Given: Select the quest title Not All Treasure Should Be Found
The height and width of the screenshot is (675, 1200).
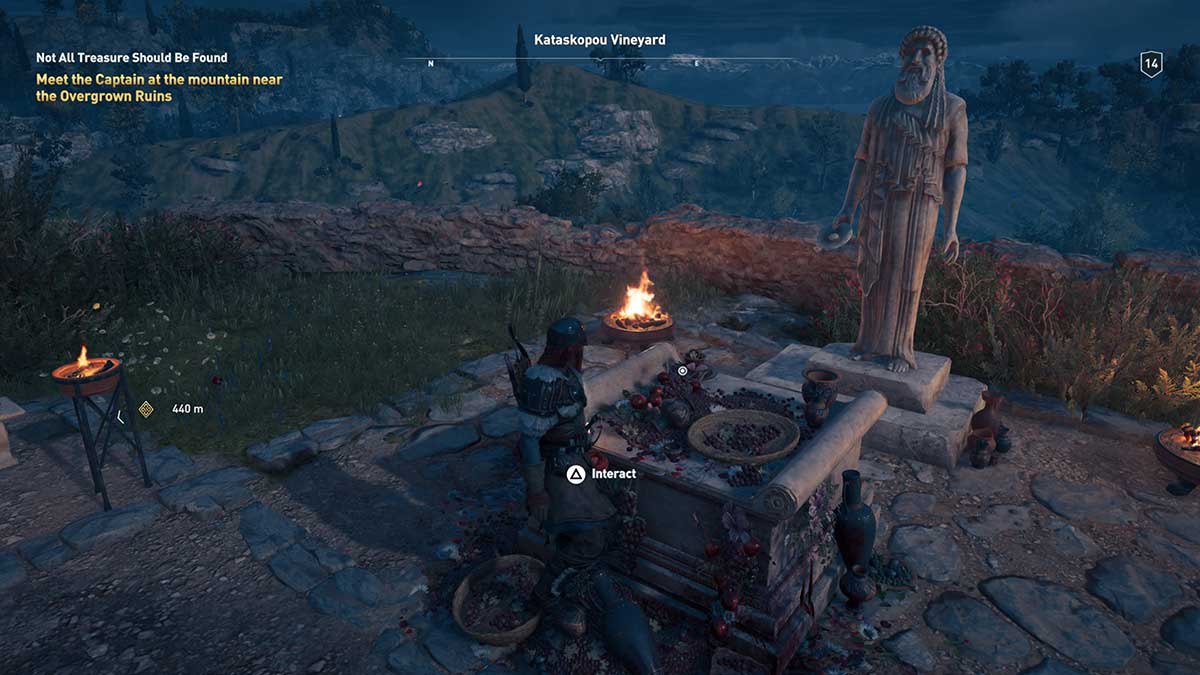Looking at the screenshot, I should click(132, 58).
